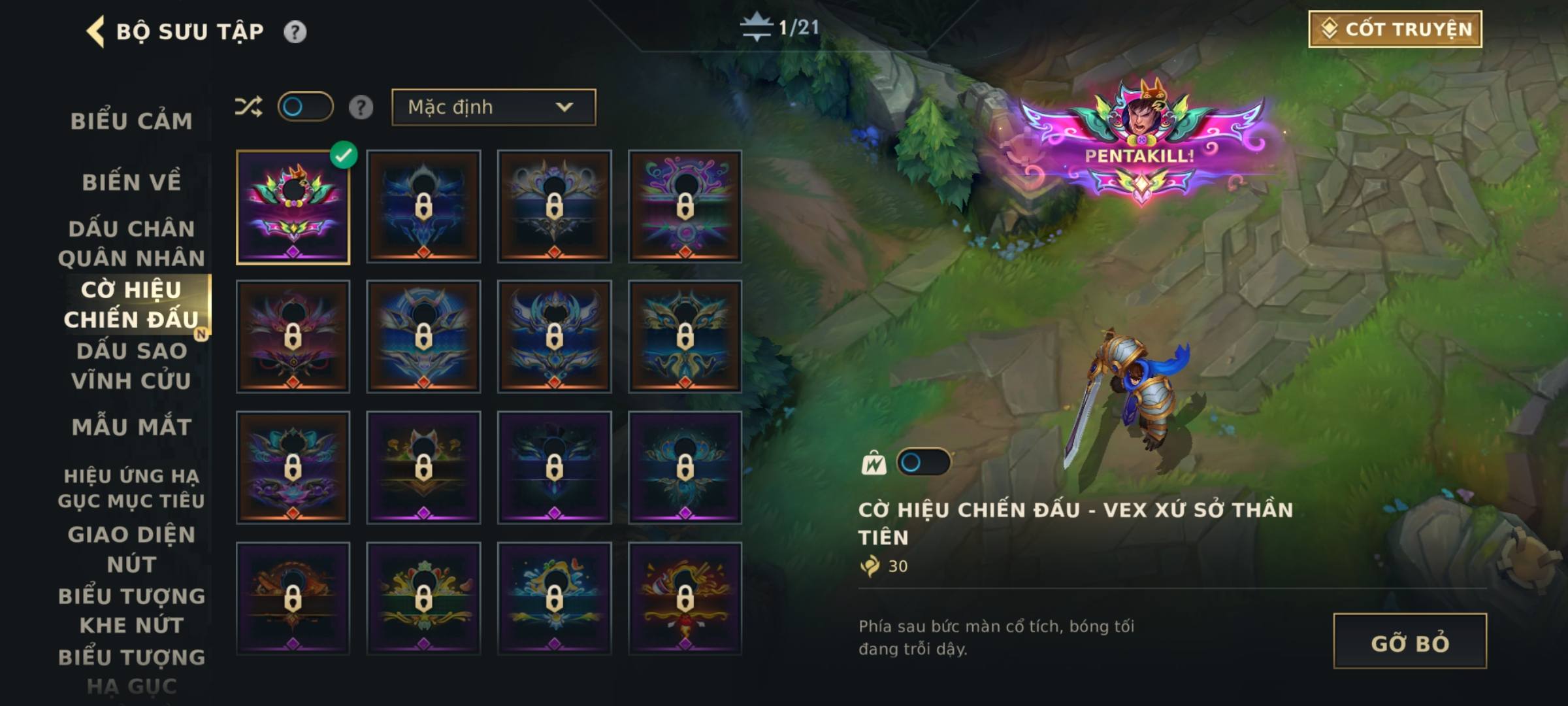This screenshot has height=706, width=1568.
Task: Open the Biểu Tượng Khe Nút category
Action: click(131, 610)
